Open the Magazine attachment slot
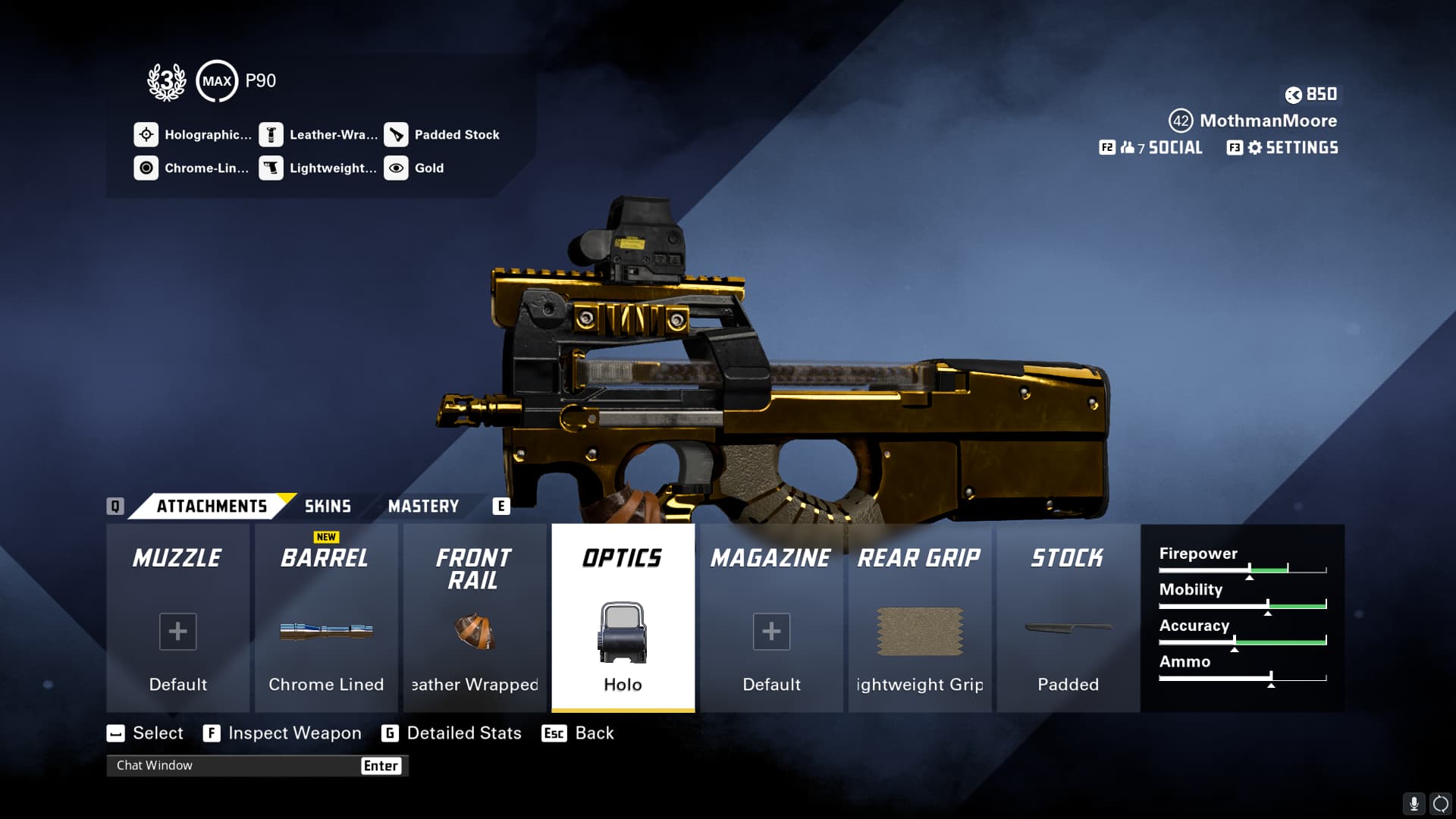The width and height of the screenshot is (1456, 819). click(x=771, y=618)
